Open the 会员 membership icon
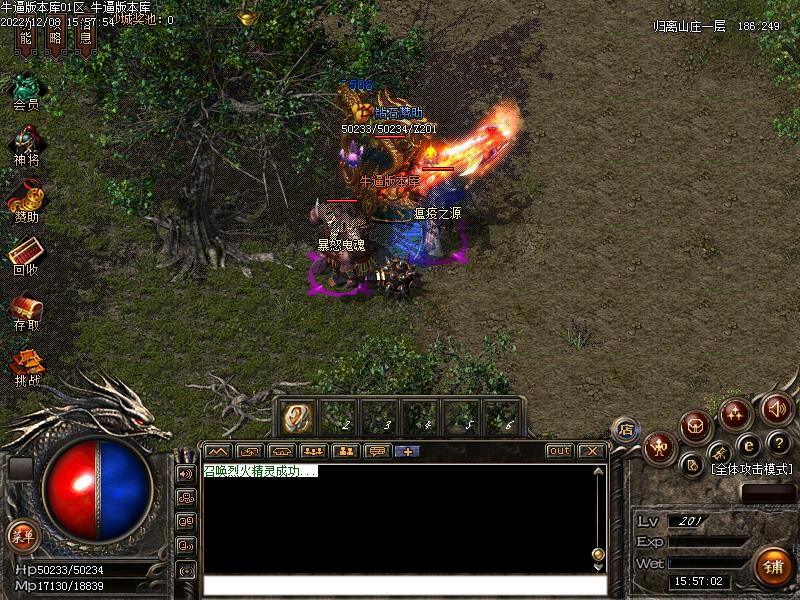 pyautogui.click(x=25, y=88)
